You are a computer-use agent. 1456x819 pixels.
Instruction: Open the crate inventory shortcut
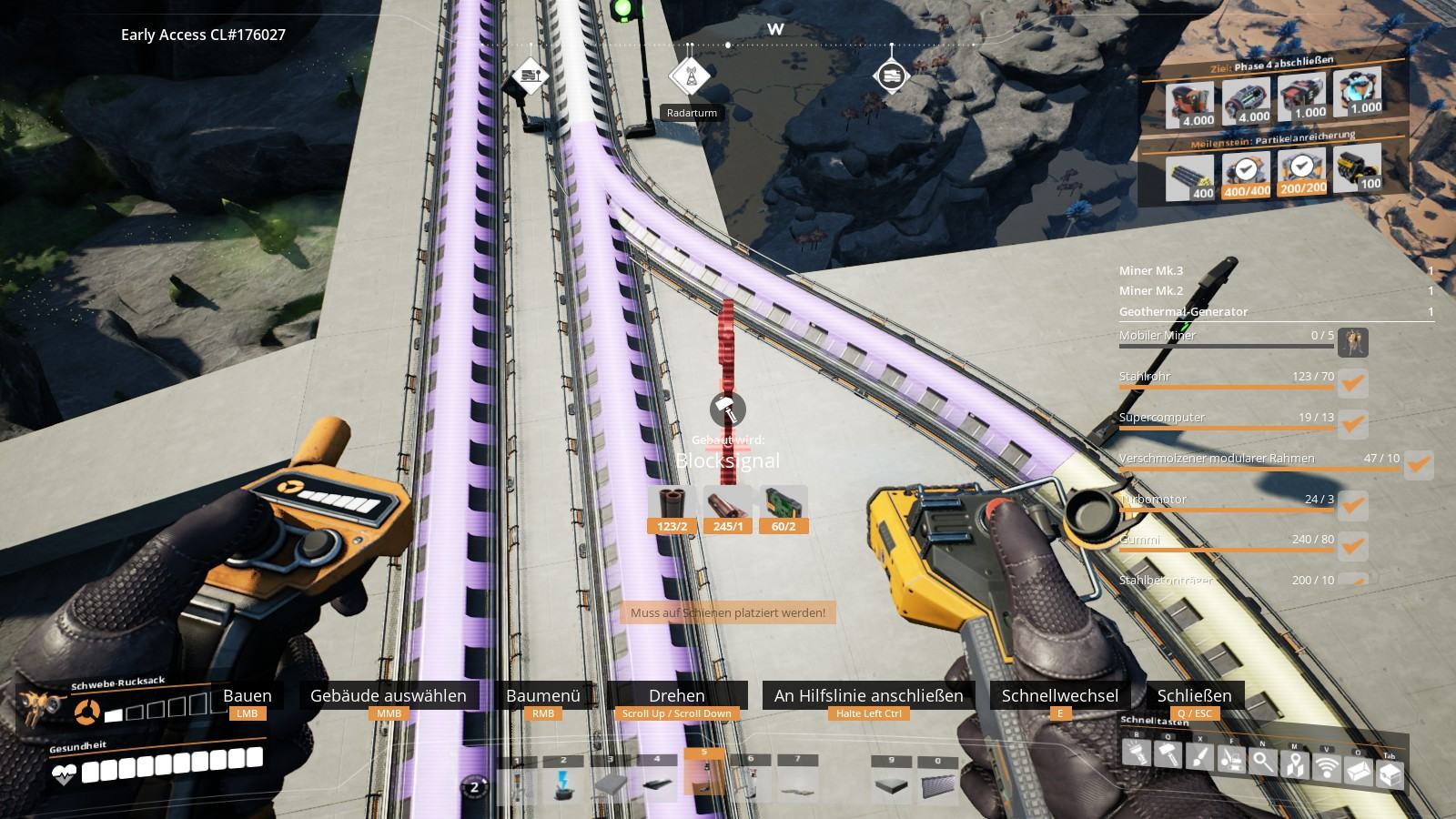[1390, 775]
